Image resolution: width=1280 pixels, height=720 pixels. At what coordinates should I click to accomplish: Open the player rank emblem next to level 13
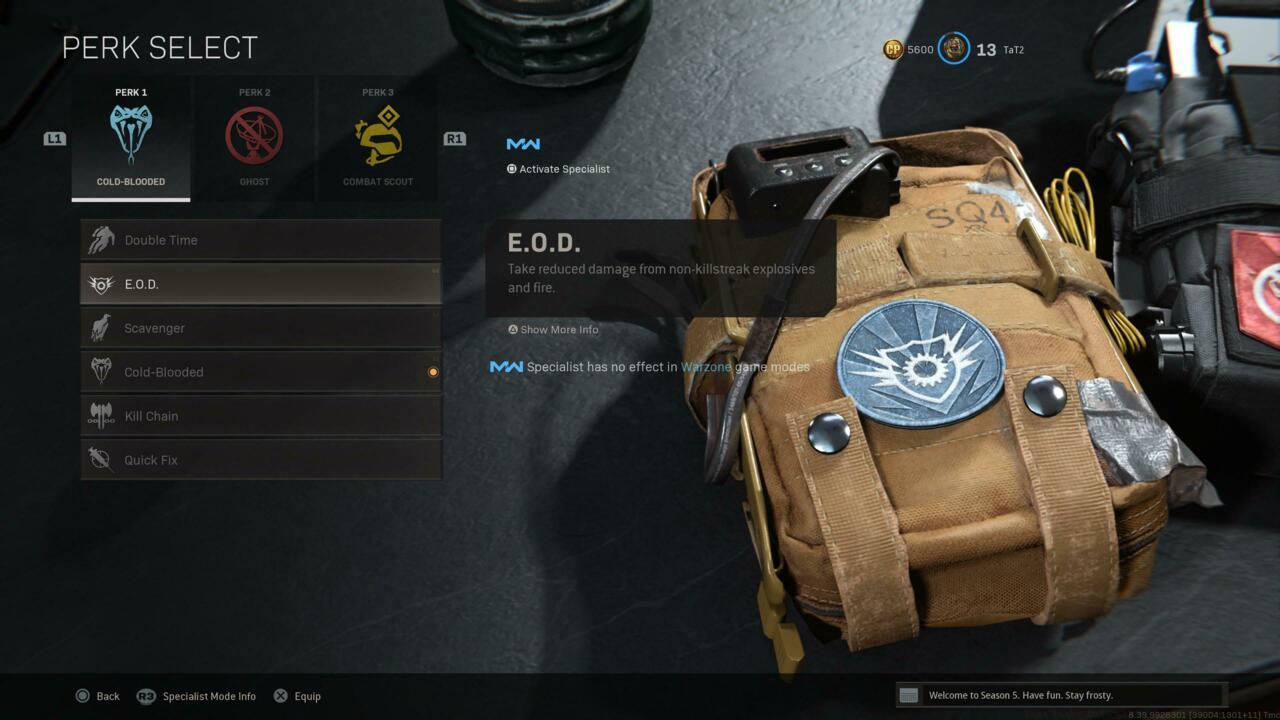954,49
